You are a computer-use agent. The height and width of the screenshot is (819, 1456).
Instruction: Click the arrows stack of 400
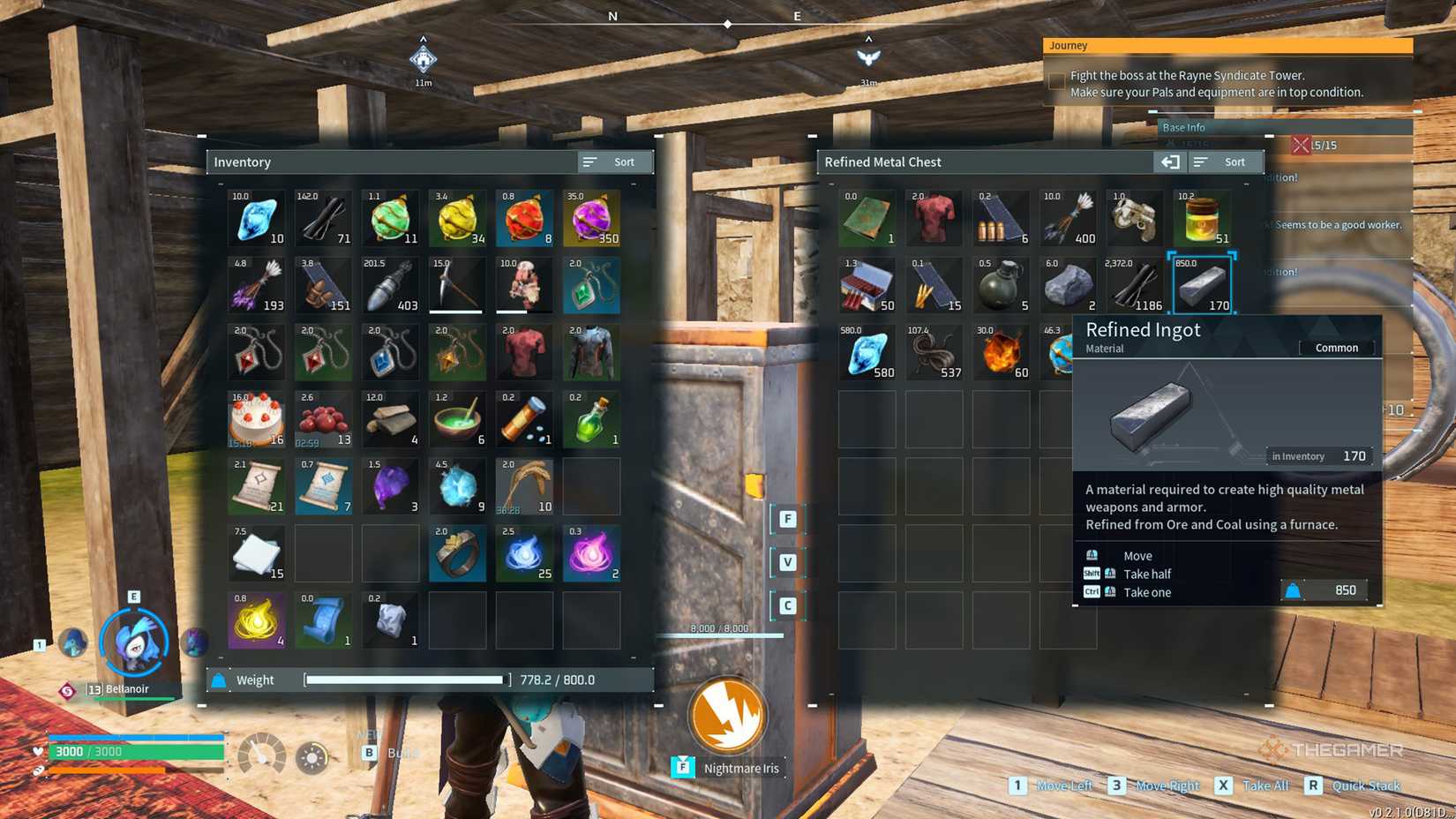tap(1069, 218)
